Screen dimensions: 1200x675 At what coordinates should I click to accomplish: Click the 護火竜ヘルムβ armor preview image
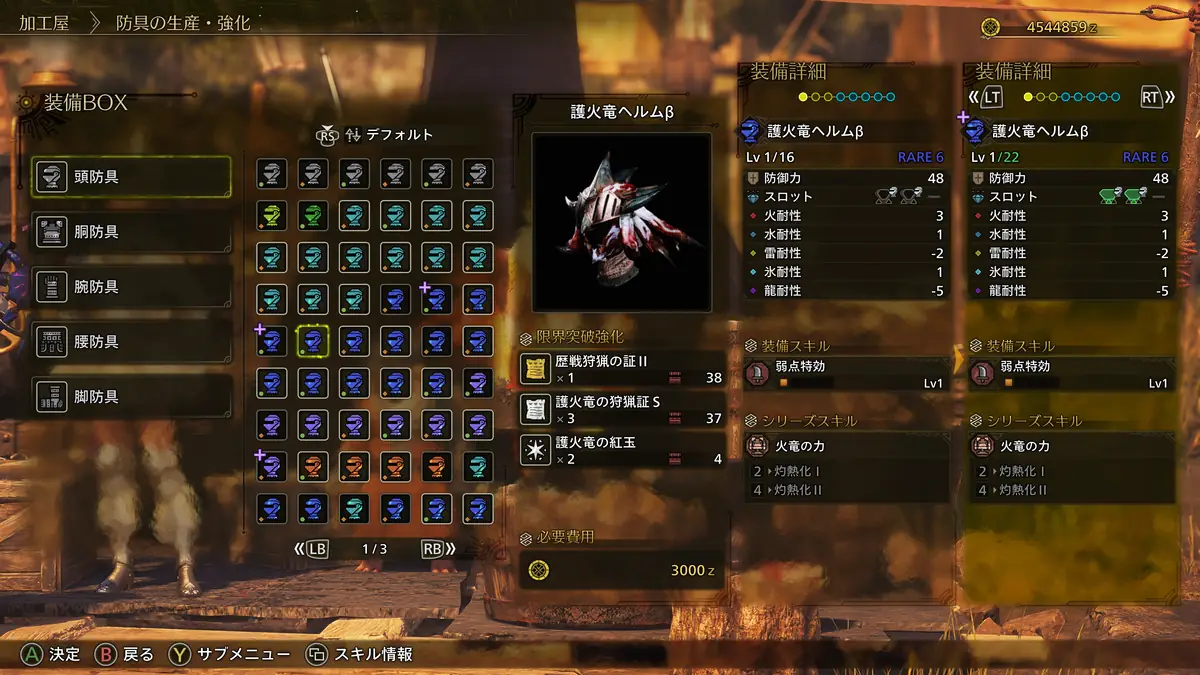coord(621,222)
